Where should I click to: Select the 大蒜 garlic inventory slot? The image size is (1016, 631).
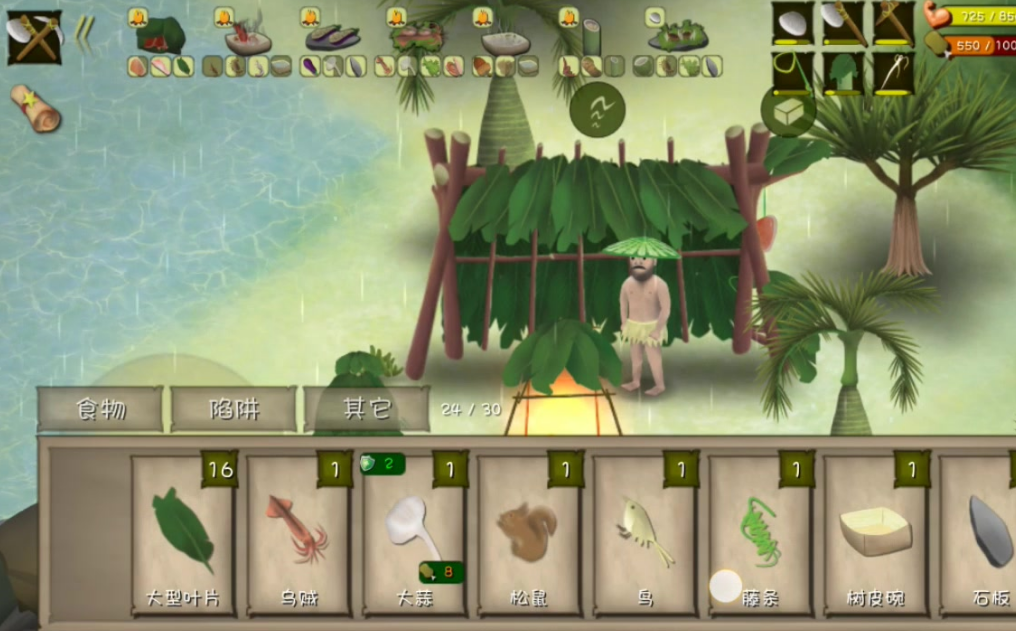(414, 535)
